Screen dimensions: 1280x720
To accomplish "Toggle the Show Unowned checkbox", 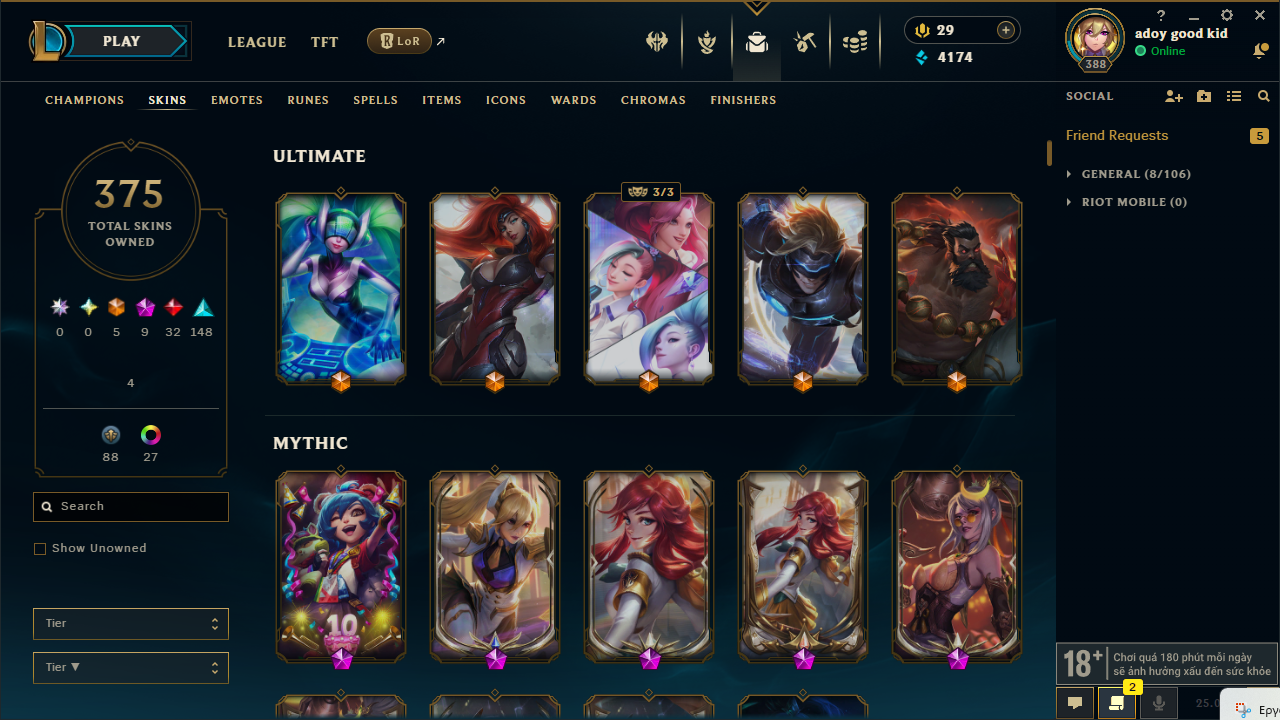I will pos(40,549).
